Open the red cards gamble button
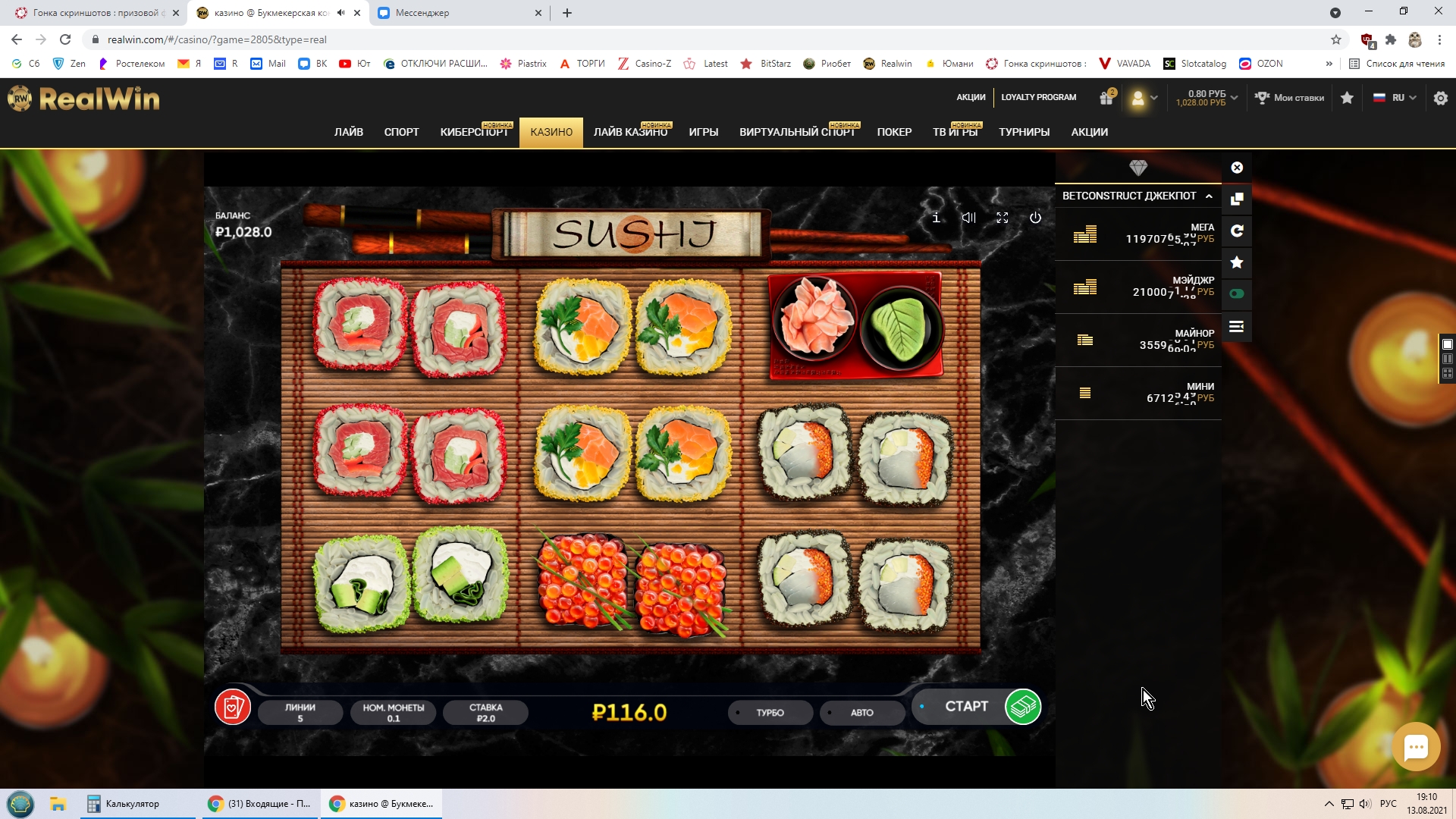The width and height of the screenshot is (1456, 819). pyautogui.click(x=233, y=707)
